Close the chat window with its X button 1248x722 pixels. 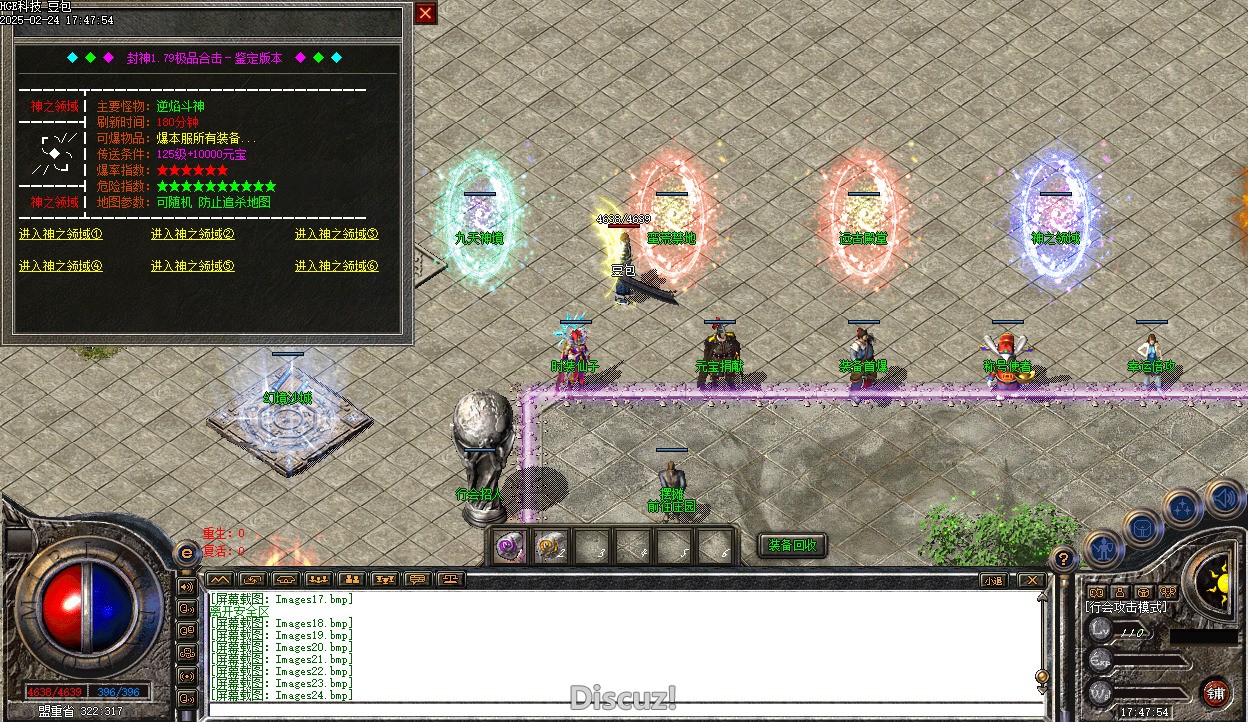1031,580
